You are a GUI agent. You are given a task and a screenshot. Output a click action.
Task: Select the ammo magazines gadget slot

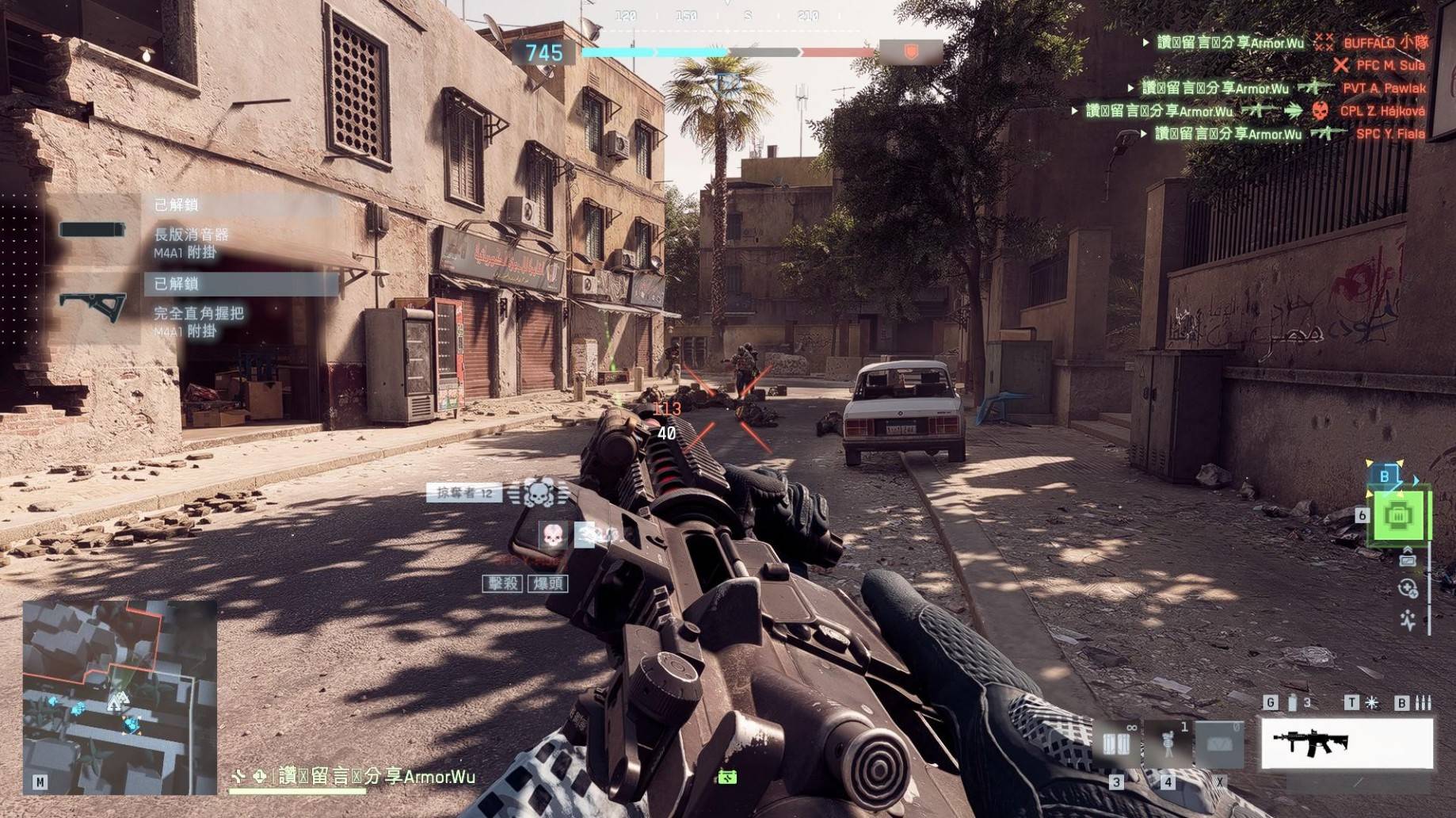coord(1116,743)
